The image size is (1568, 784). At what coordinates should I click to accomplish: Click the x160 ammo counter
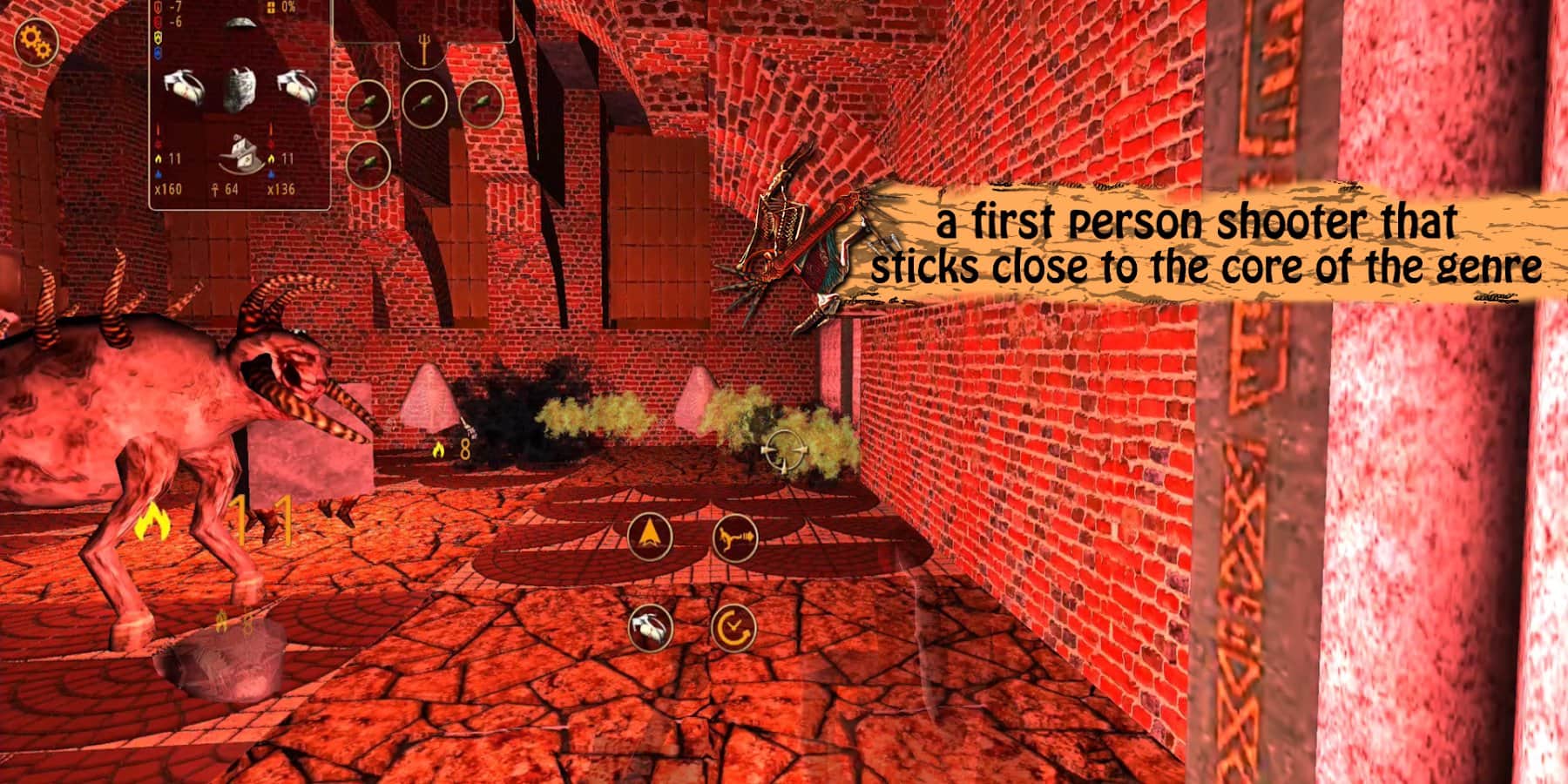pos(168,188)
